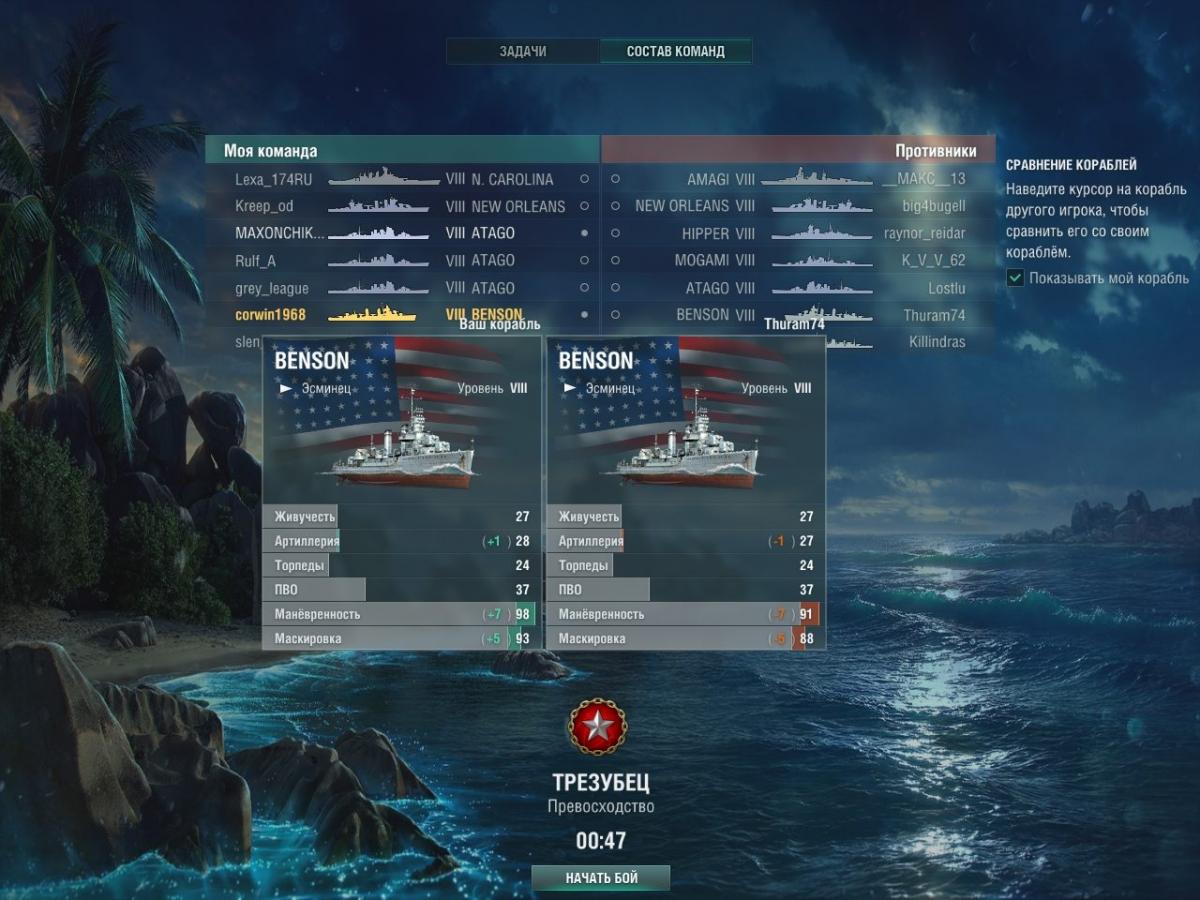Choose enemy Benson of Thuram74
The width and height of the screenshot is (1200, 900).
tap(800, 314)
